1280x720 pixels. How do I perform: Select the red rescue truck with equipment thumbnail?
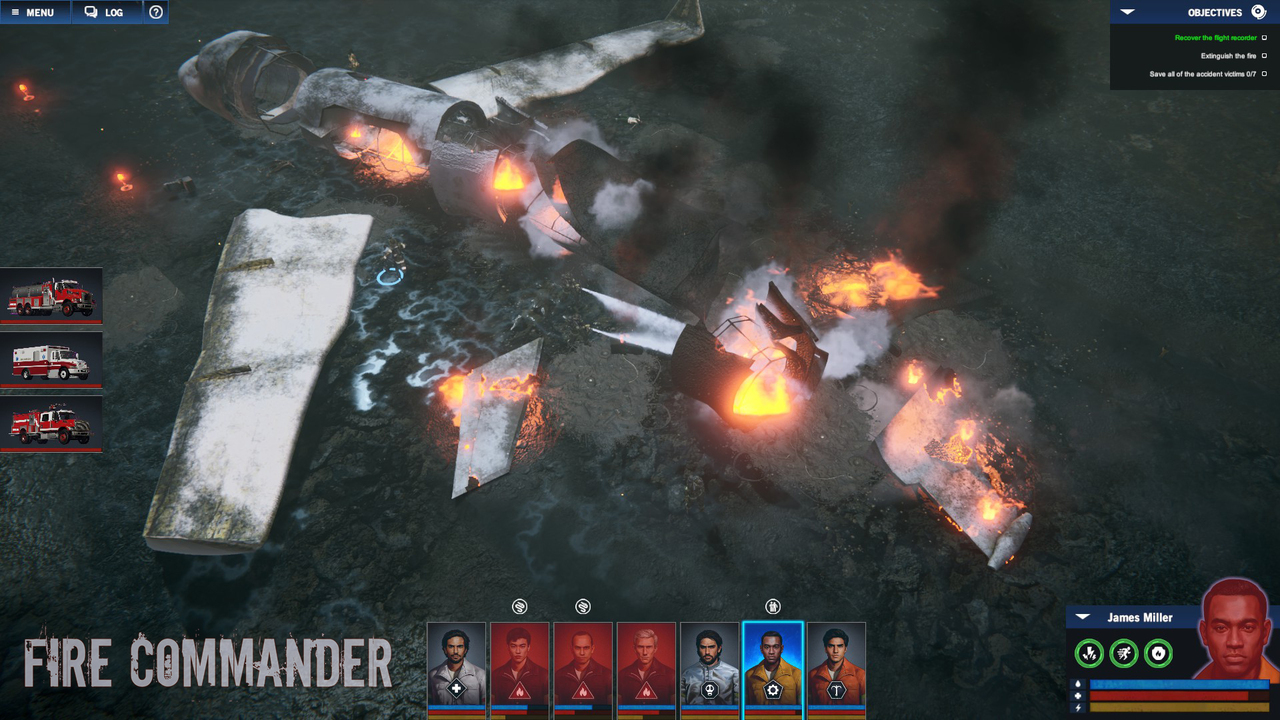click(x=51, y=424)
